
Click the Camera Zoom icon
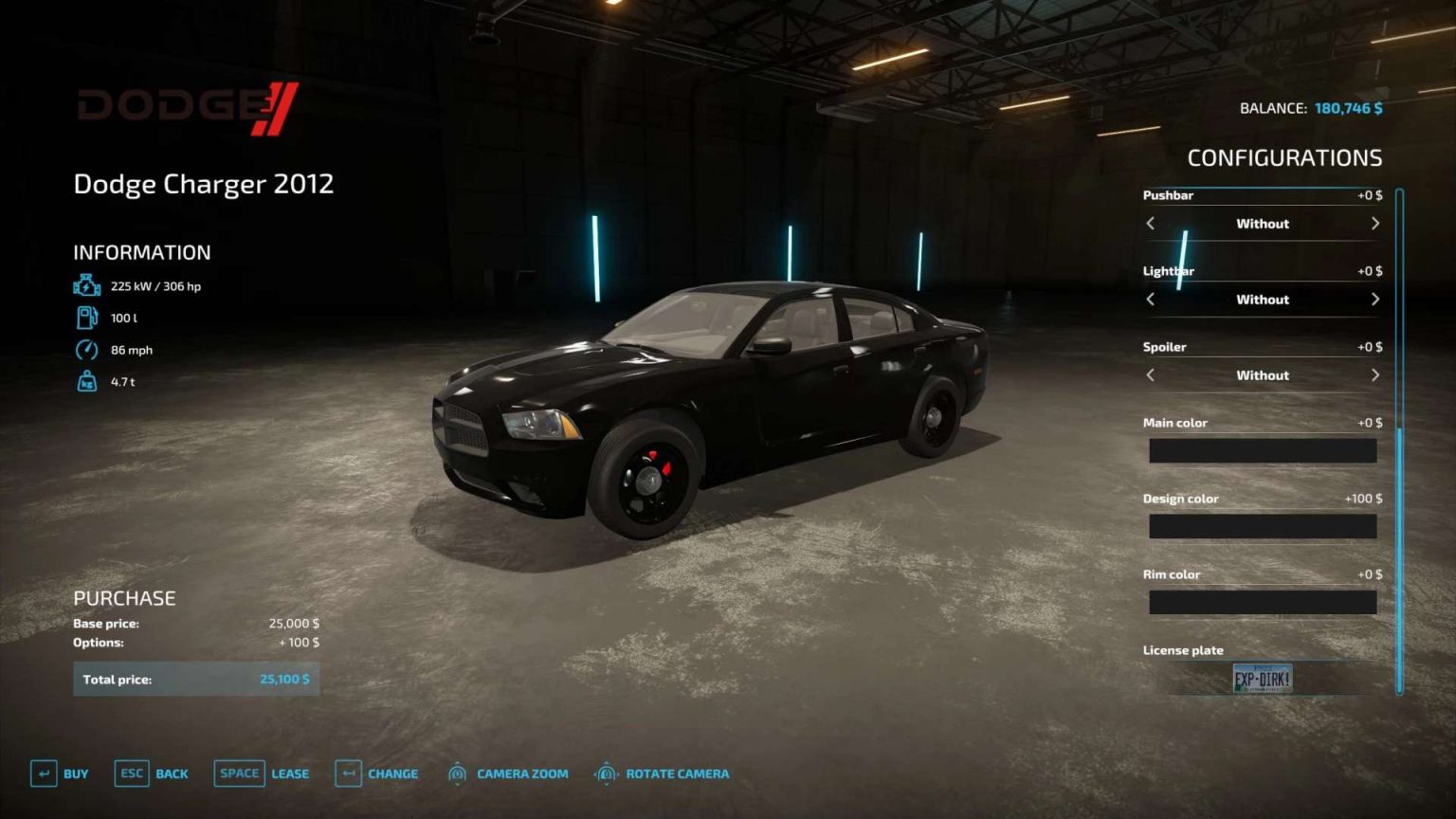(457, 773)
